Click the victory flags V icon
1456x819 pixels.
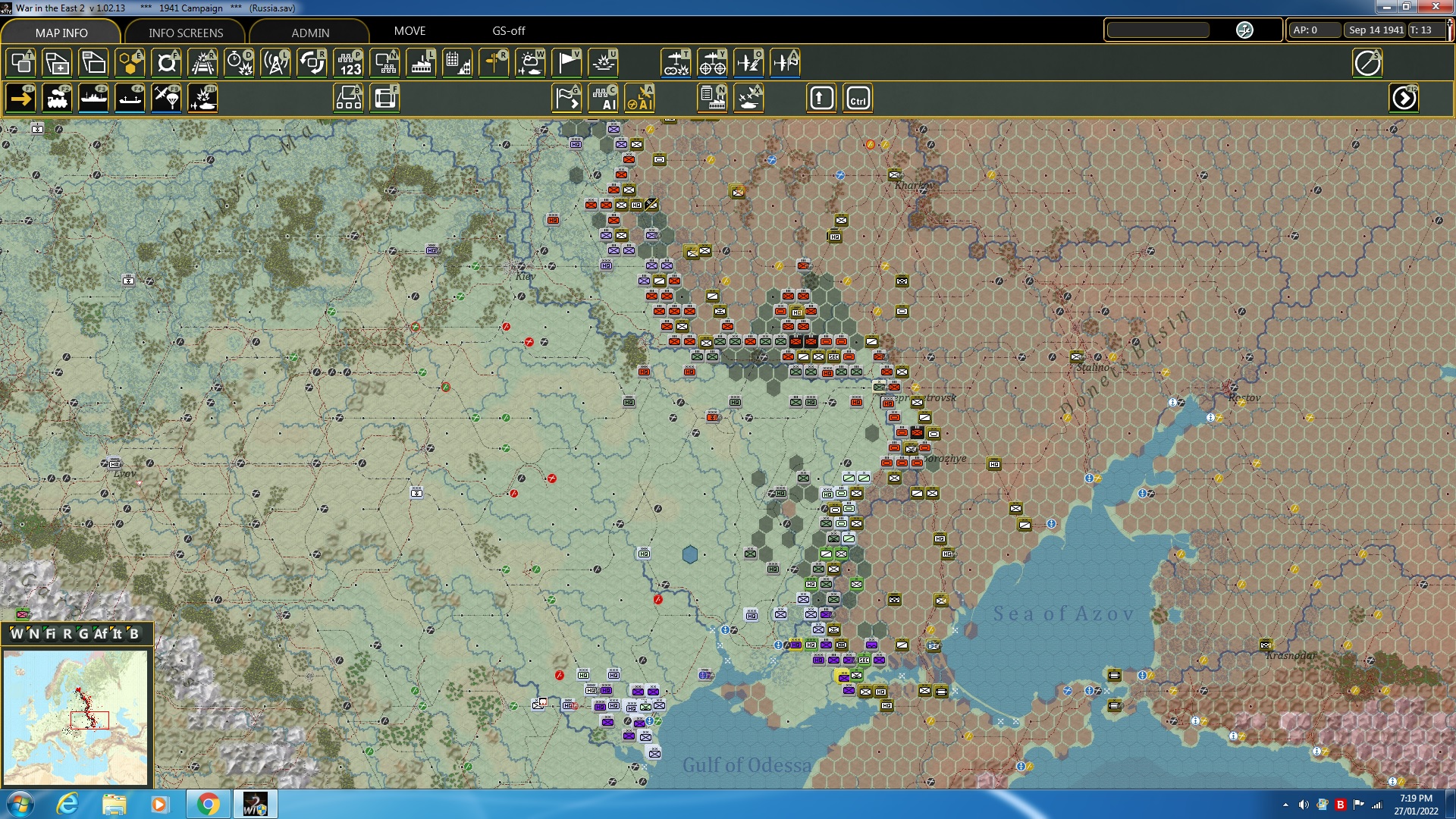pyautogui.click(x=566, y=63)
